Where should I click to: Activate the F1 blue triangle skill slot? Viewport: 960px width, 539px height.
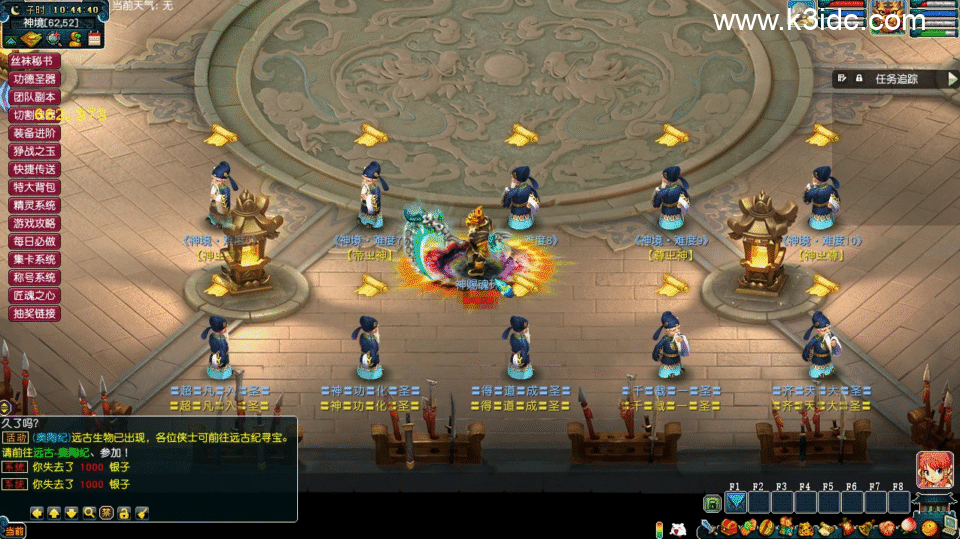736,503
